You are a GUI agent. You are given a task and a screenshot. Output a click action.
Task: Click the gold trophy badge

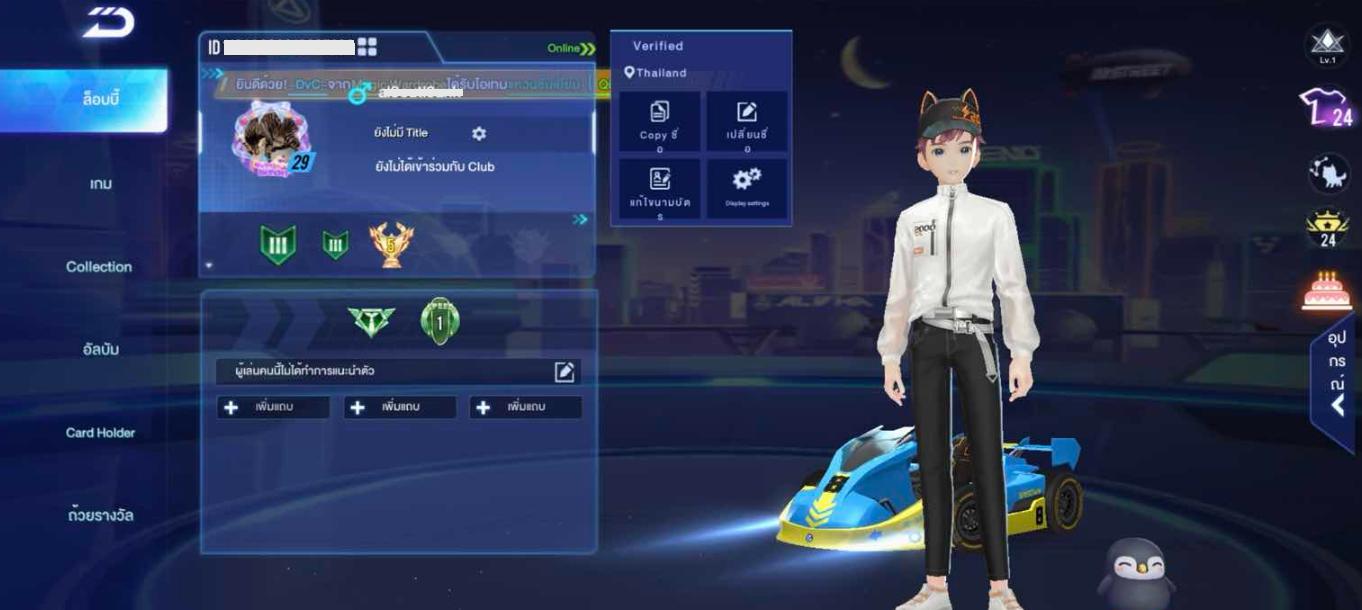coord(391,244)
